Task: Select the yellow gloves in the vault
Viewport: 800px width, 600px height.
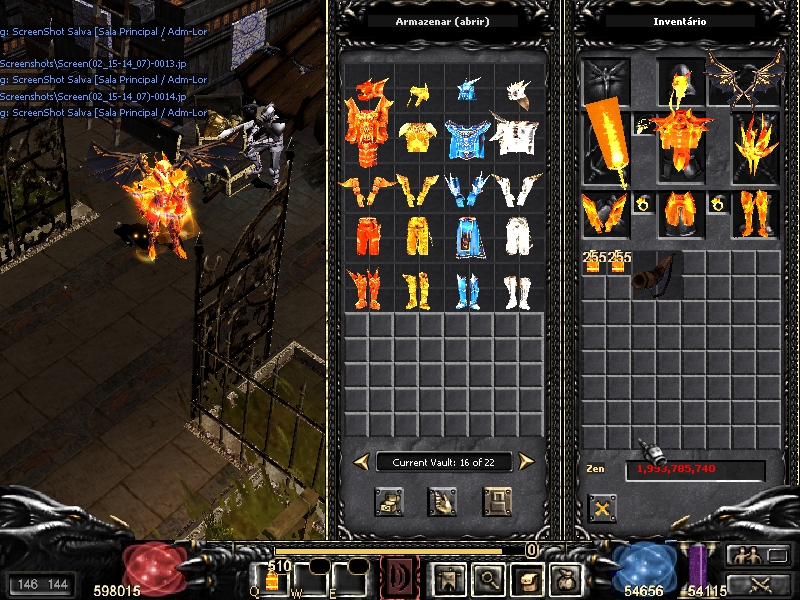Action: click(x=417, y=187)
